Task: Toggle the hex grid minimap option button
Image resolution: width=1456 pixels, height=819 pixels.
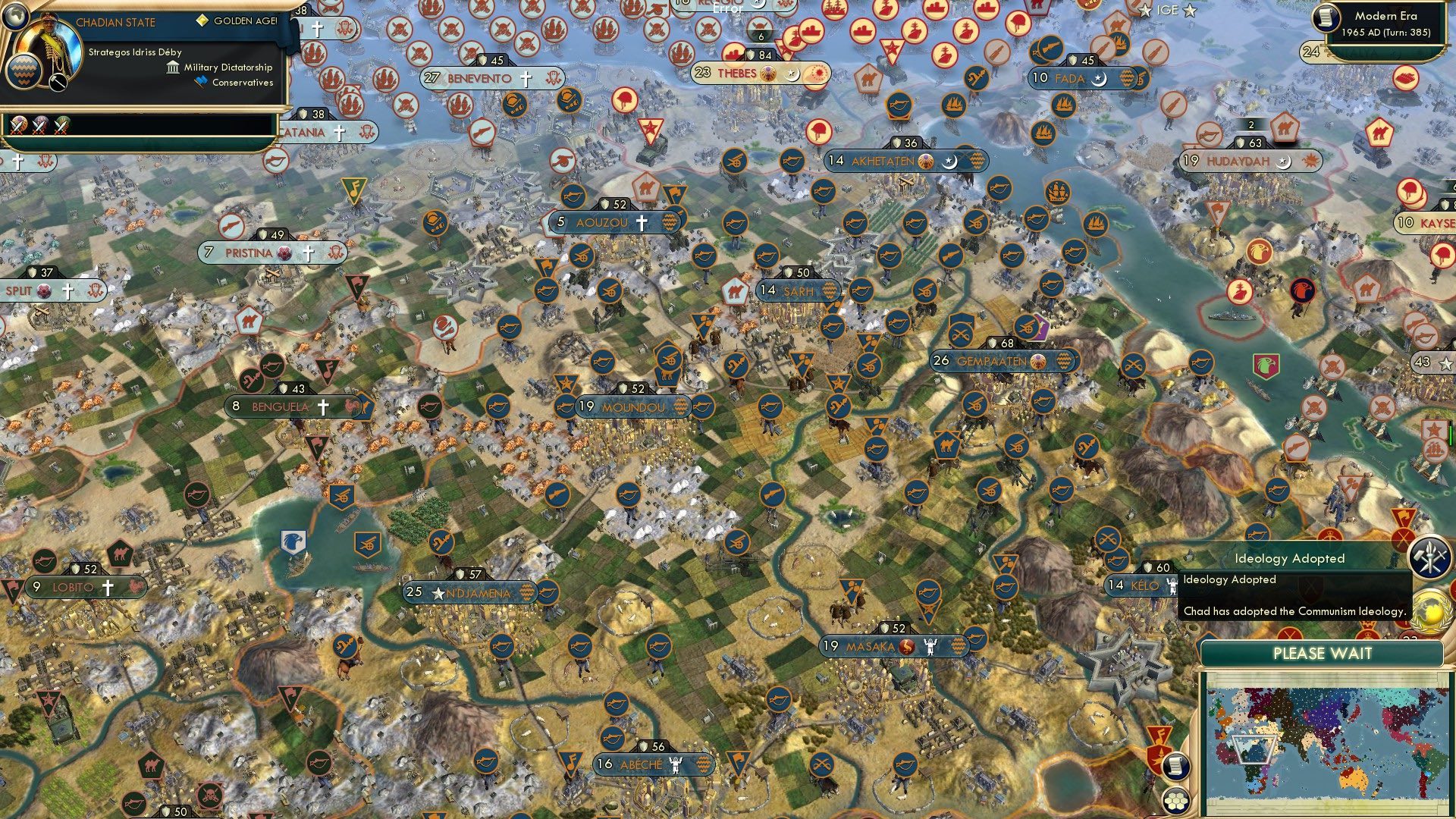Action: pyautogui.click(x=1175, y=799)
